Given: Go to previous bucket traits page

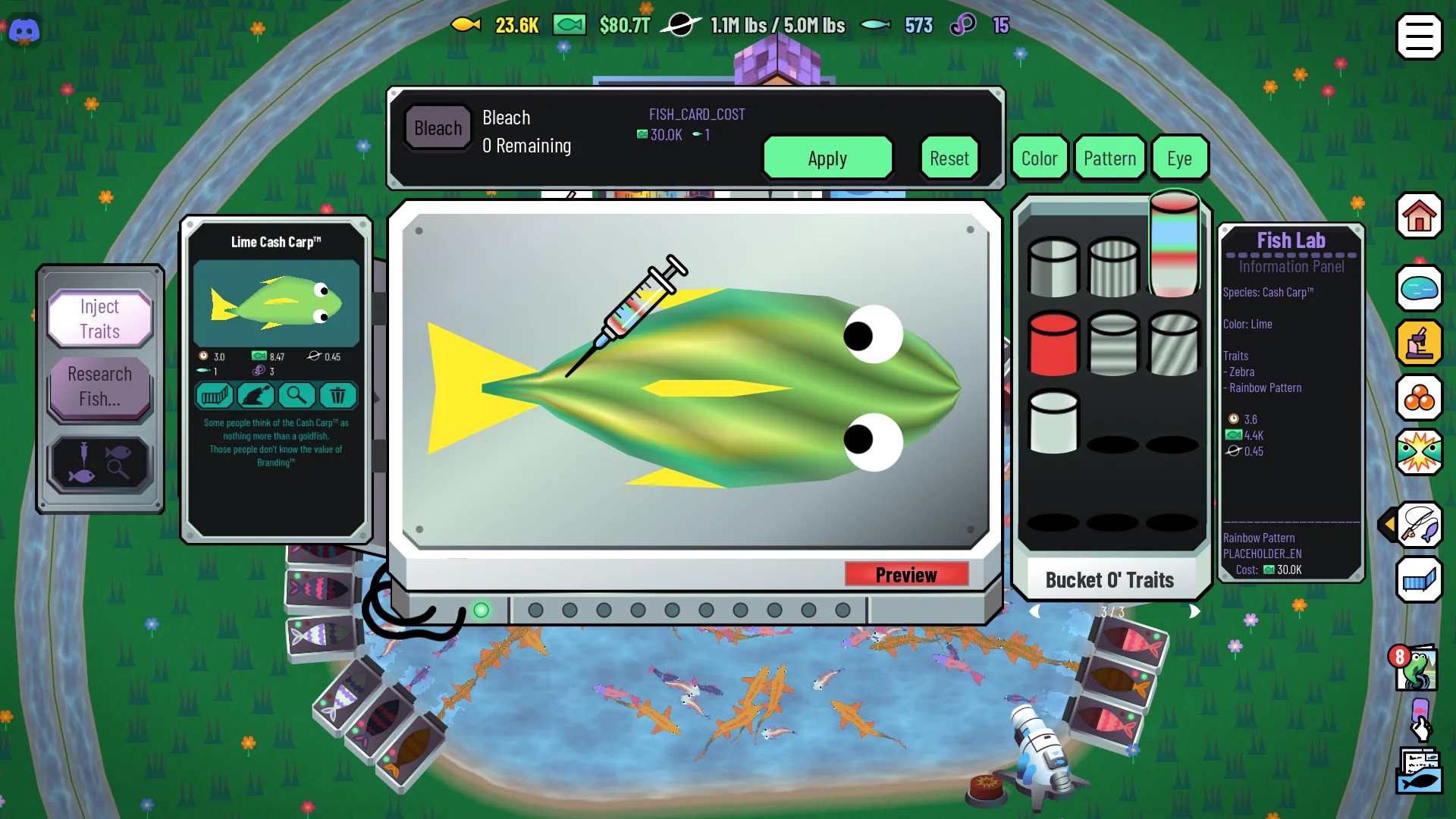Looking at the screenshot, I should tap(1034, 611).
